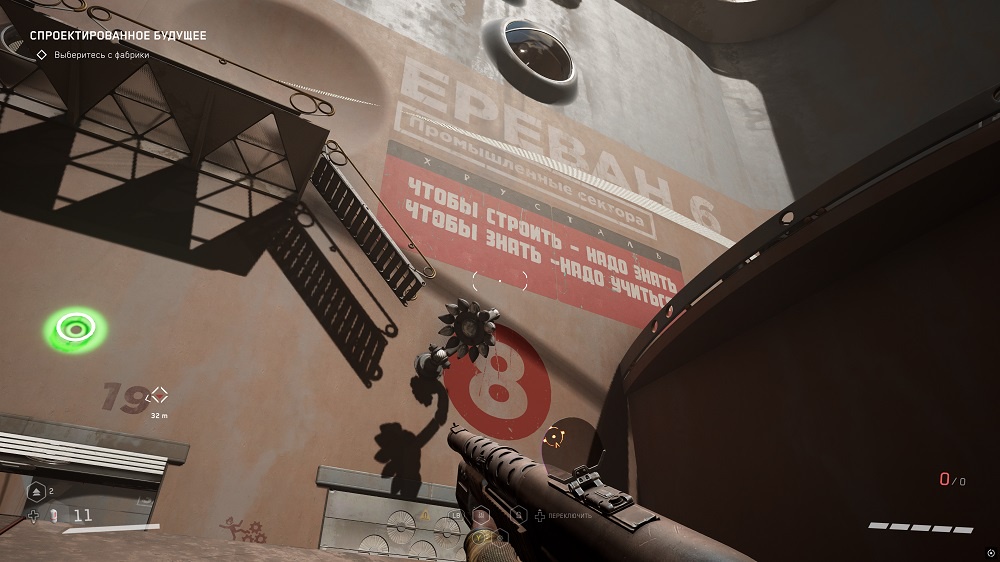Click the objective waypoint marker showing 32 m
The image size is (1000, 562).
pos(158,396)
